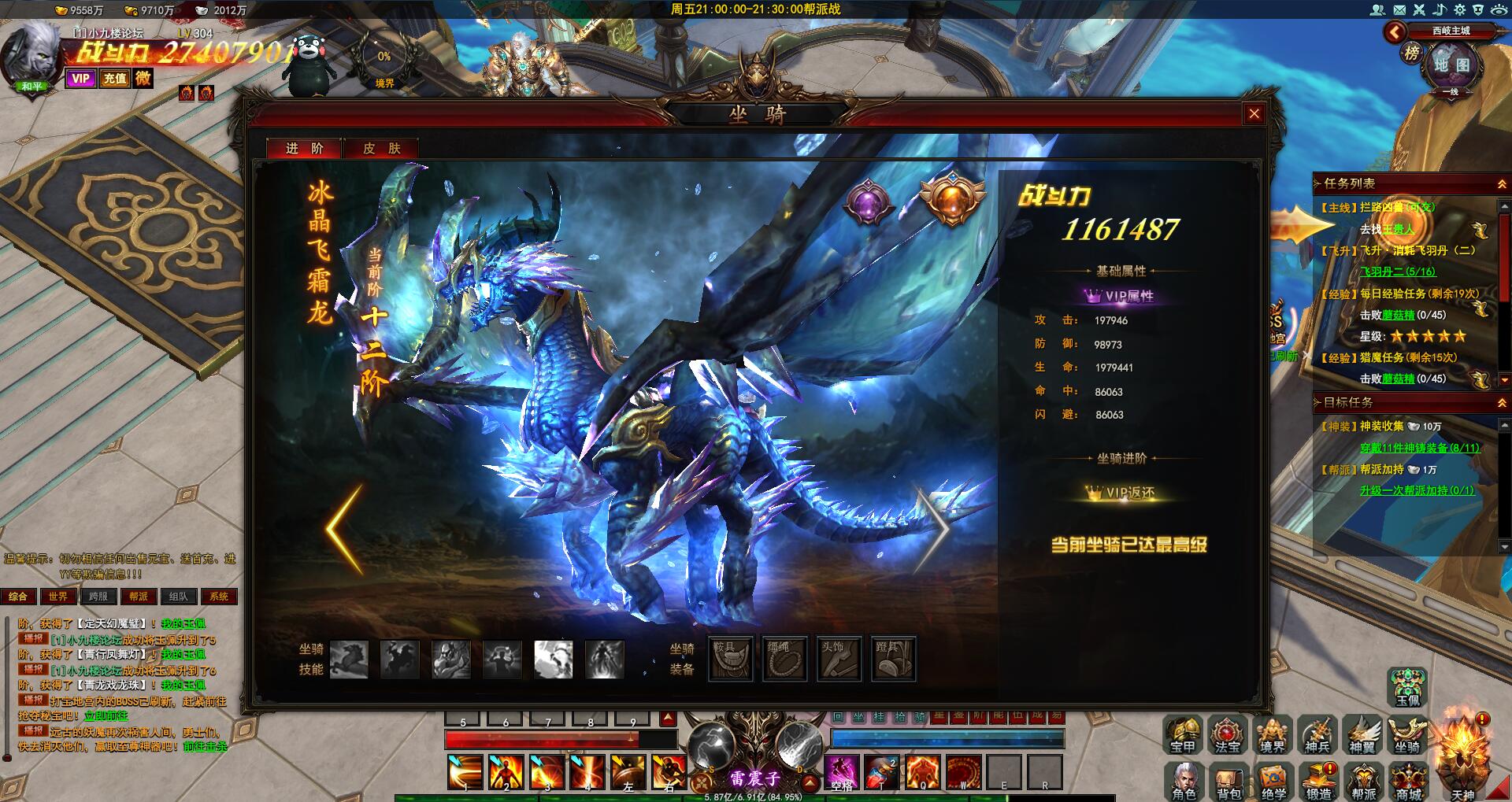The height and width of the screenshot is (802, 1512).
Task: Click the VIP返还 refund button
Action: (1121, 493)
